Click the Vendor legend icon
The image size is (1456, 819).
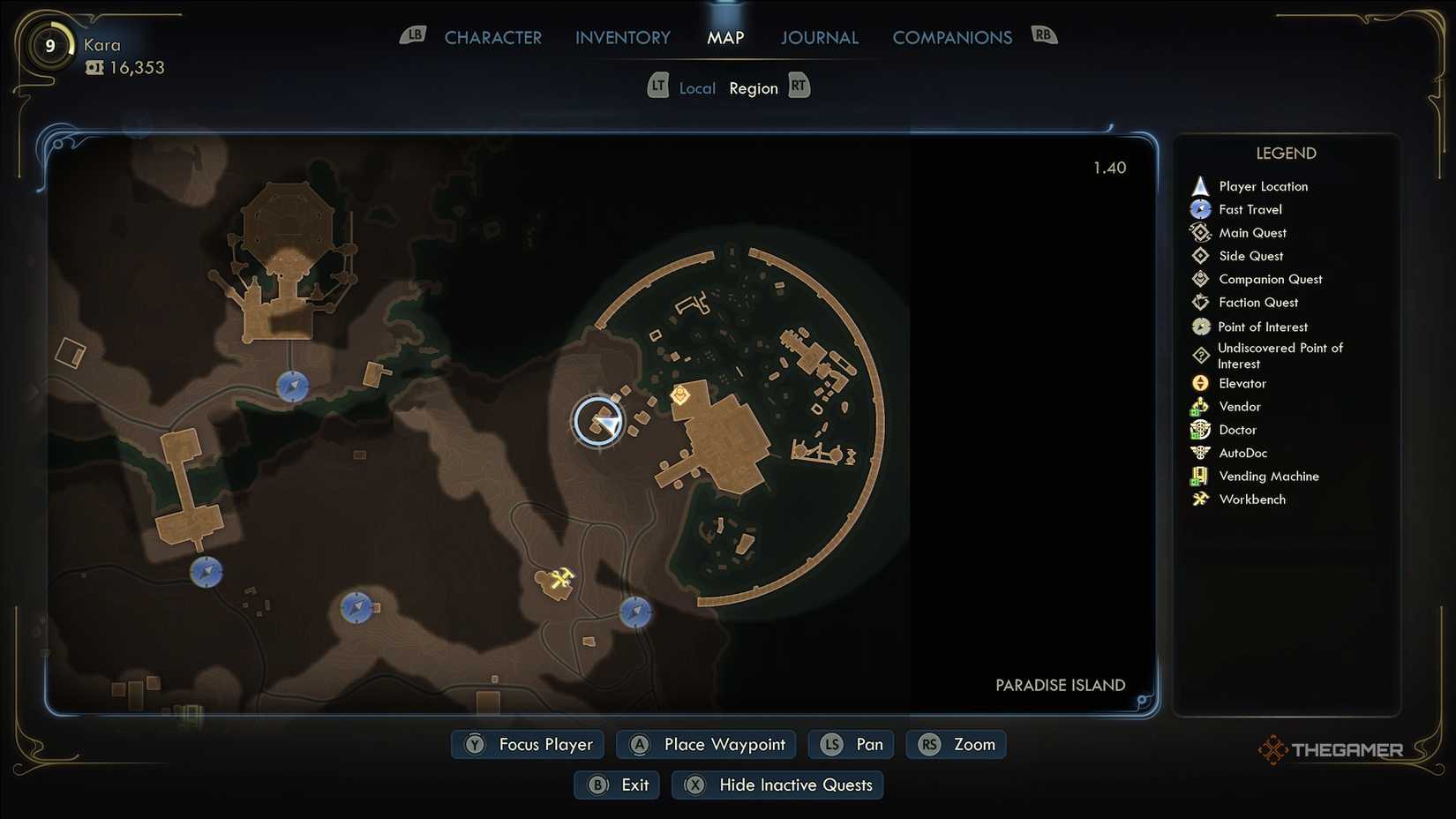tap(1200, 406)
